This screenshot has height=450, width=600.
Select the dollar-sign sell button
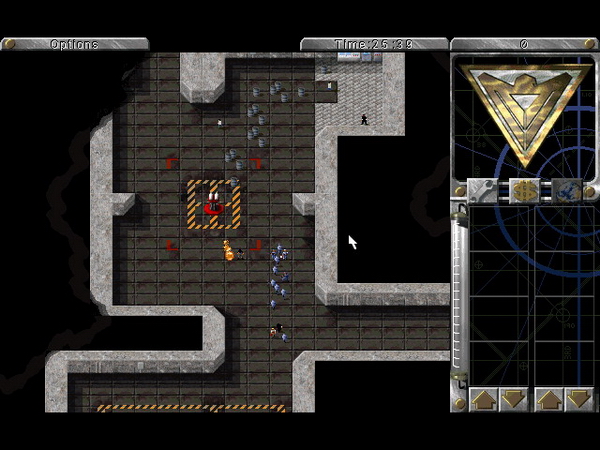(525, 189)
